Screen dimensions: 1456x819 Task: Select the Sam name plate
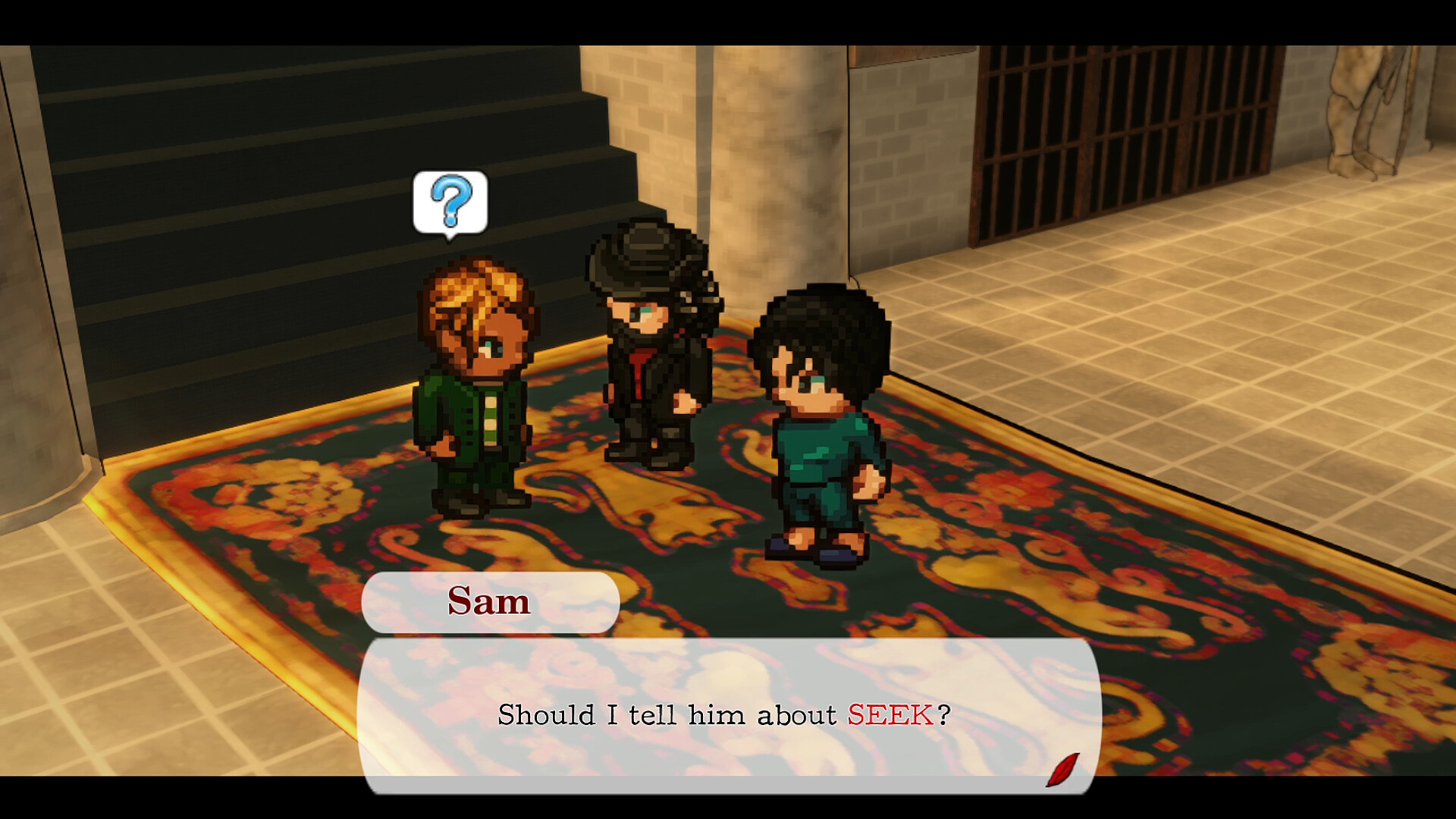(489, 601)
